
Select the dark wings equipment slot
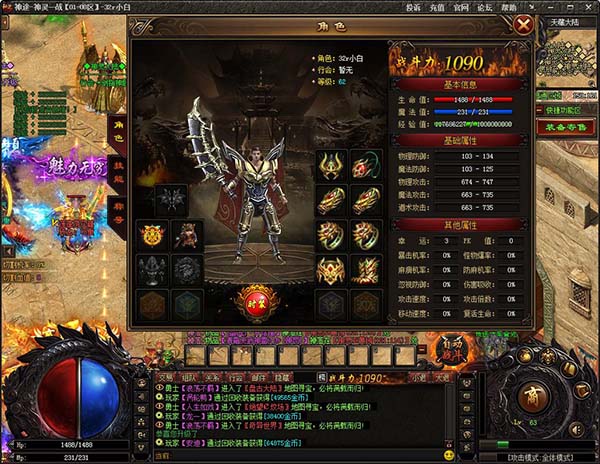coord(170,198)
